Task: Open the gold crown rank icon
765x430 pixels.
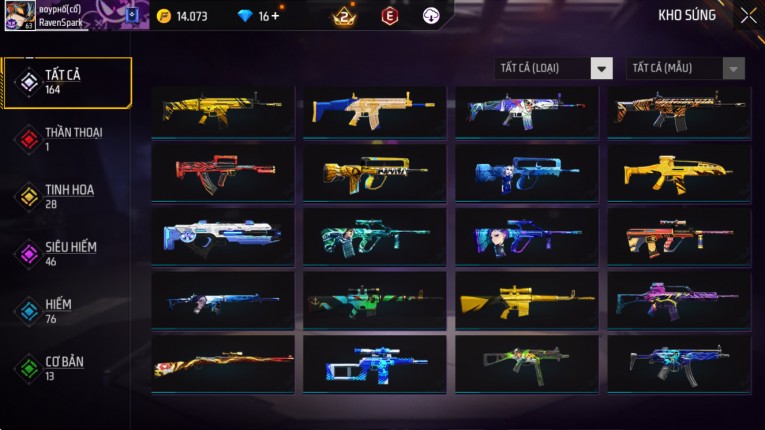Action: click(x=344, y=16)
